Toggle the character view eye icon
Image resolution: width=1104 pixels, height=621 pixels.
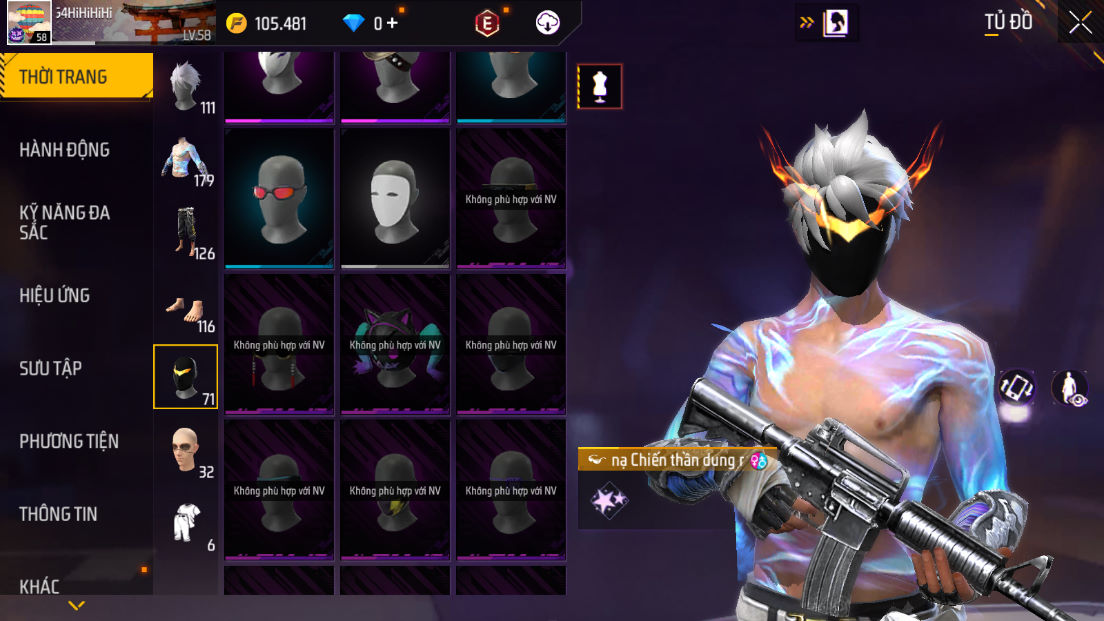click(1070, 388)
